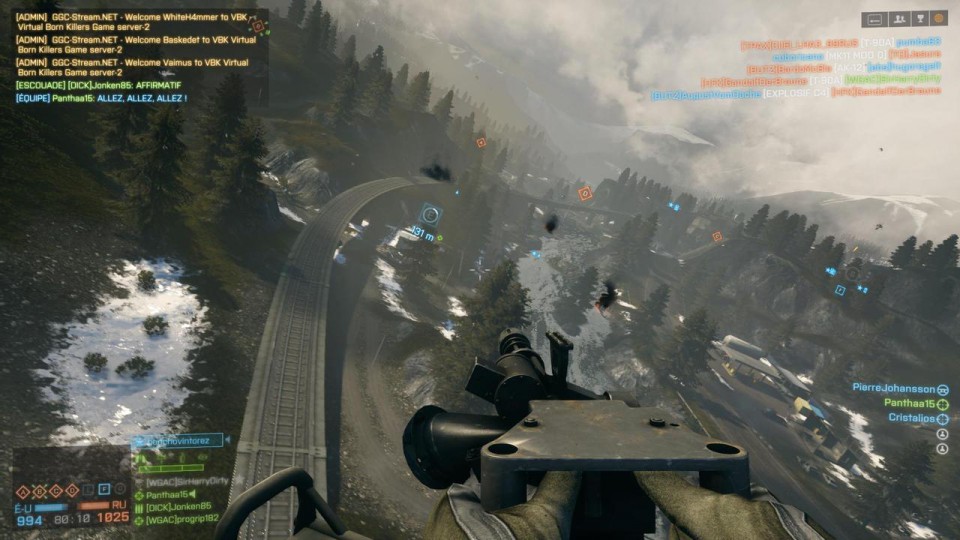960x540 pixels.
Task: Click the trophy icon in top bar
Action: click(918, 18)
